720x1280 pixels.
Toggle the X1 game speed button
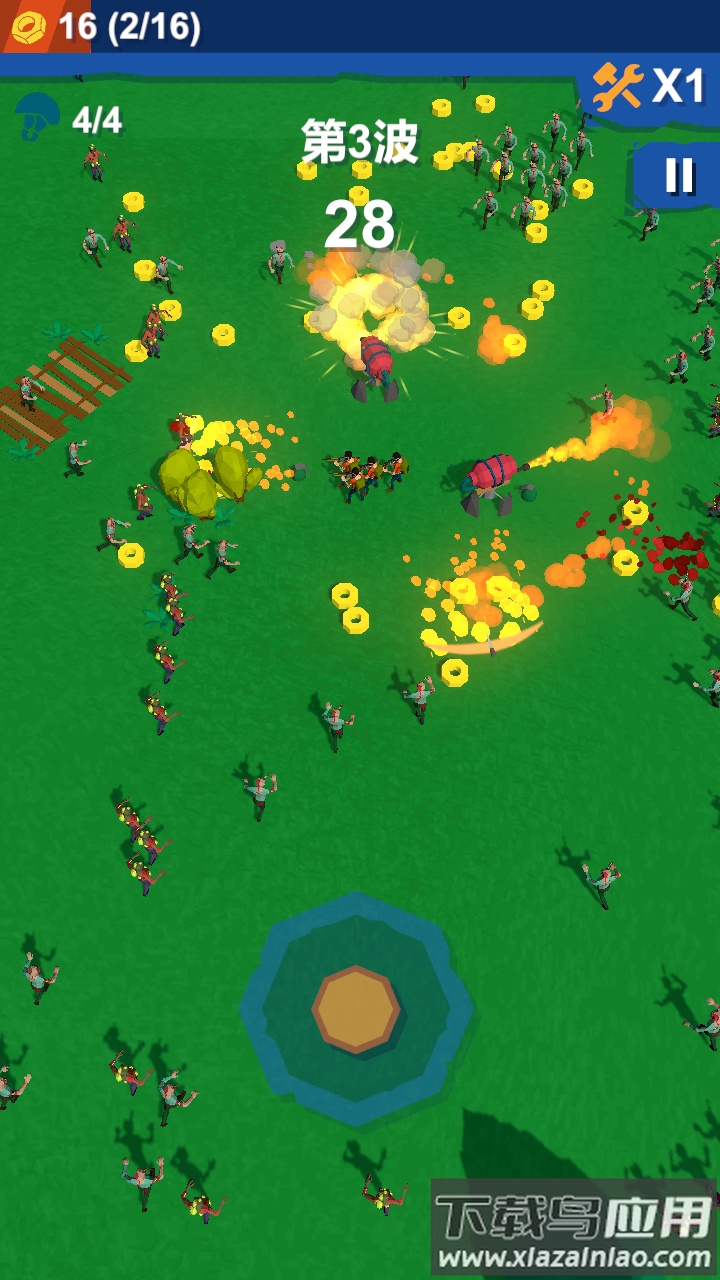(x=649, y=88)
